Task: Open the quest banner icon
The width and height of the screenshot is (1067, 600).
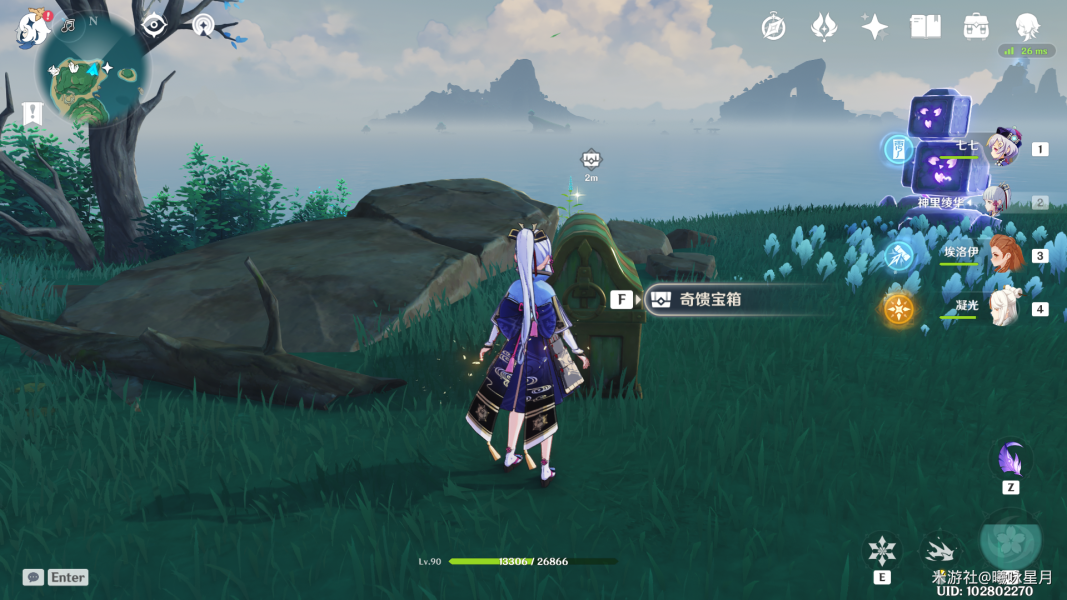Action: [32, 113]
